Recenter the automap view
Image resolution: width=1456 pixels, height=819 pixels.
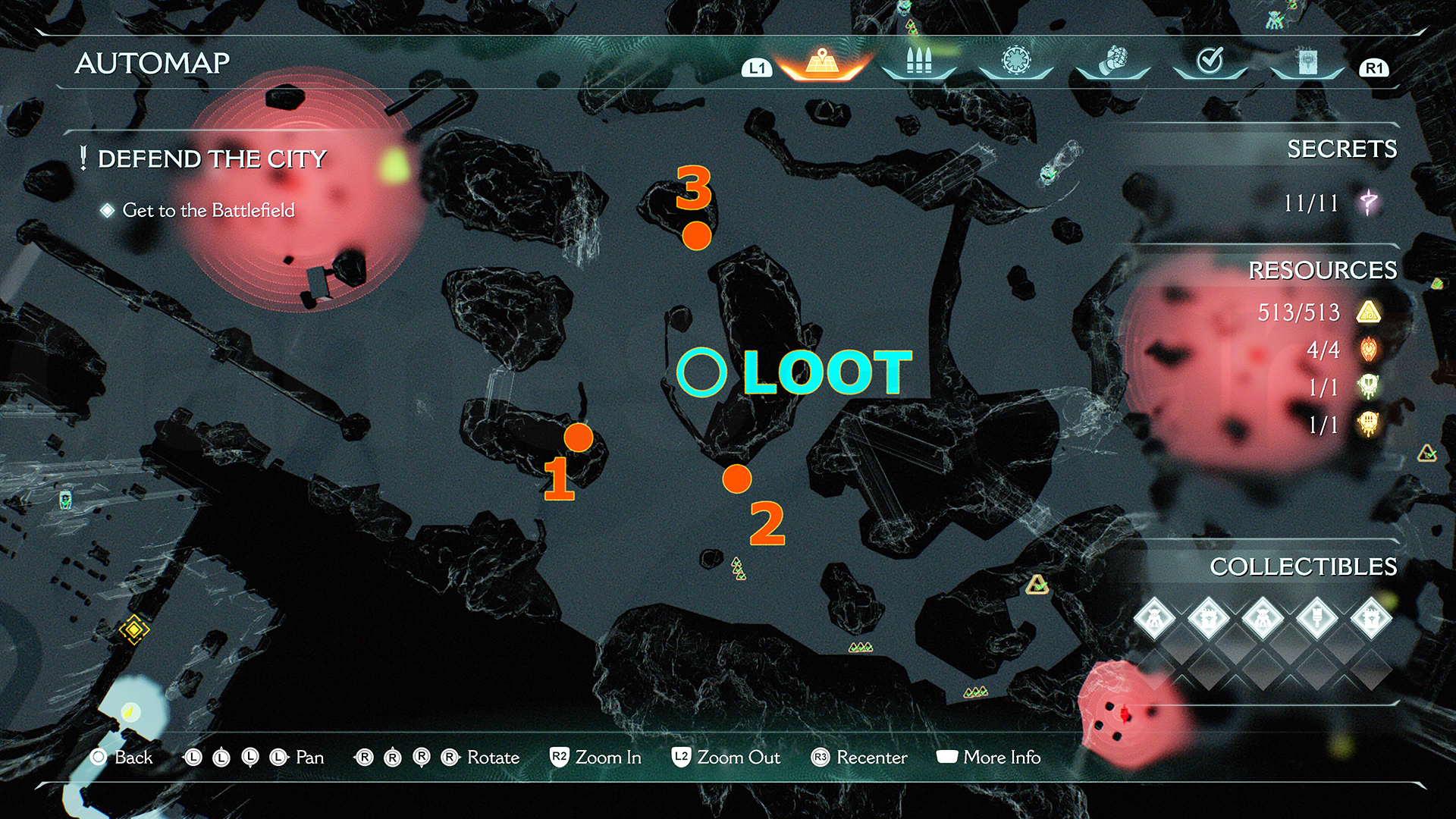coord(859,757)
